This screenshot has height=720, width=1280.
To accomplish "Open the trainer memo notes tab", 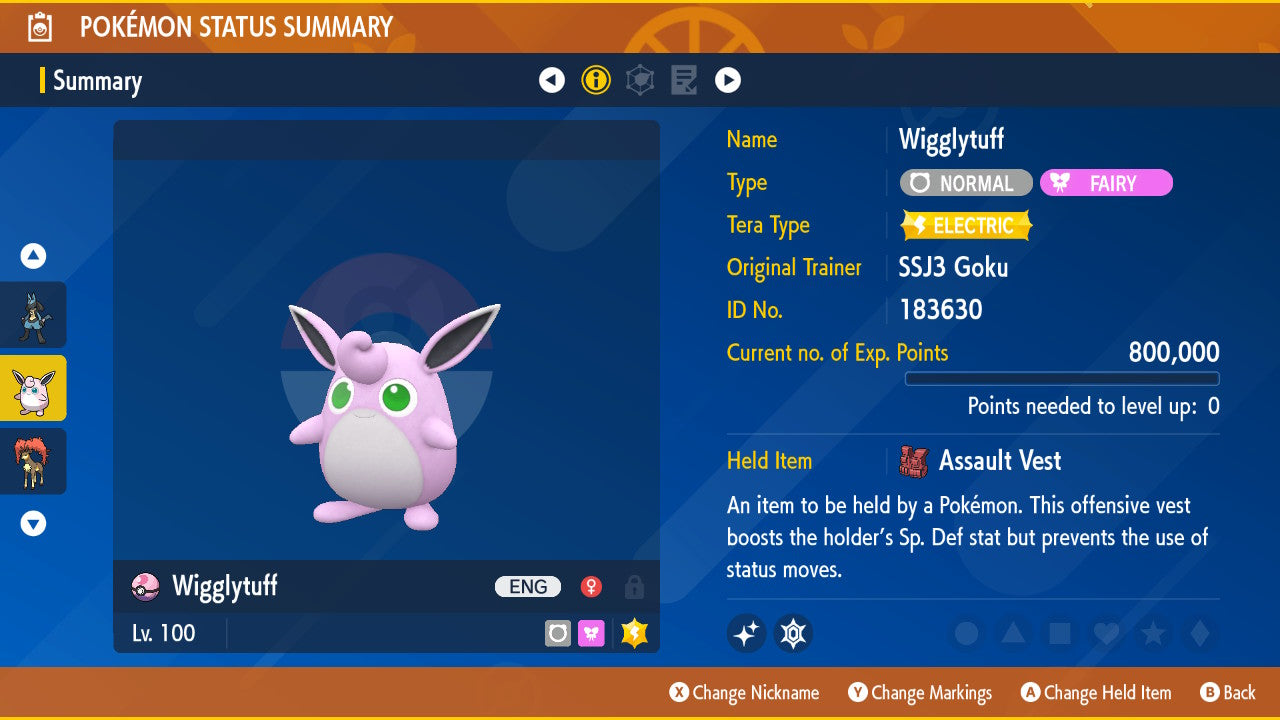I will coord(684,80).
